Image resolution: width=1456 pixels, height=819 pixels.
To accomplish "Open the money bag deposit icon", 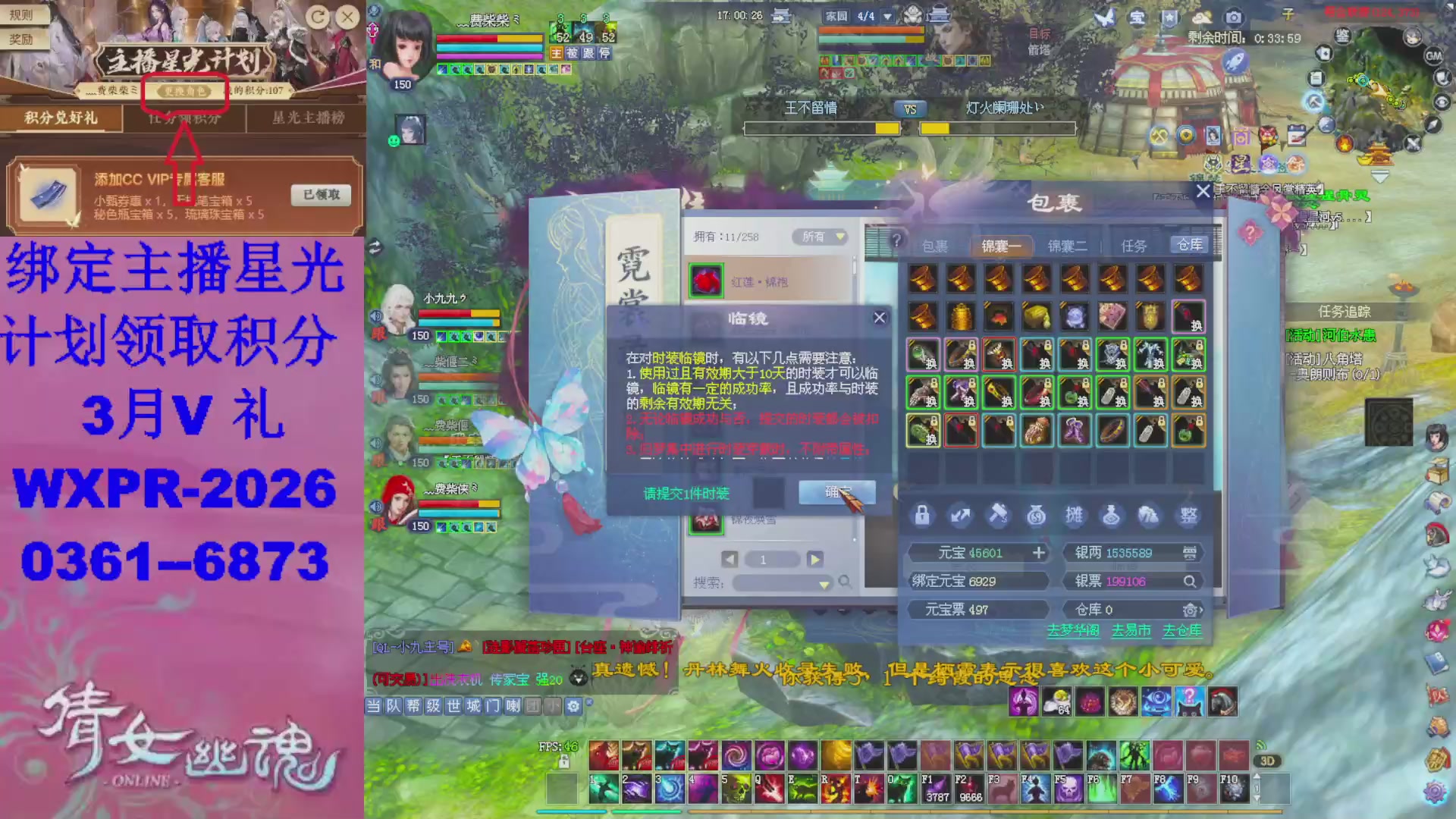I will point(1035,516).
